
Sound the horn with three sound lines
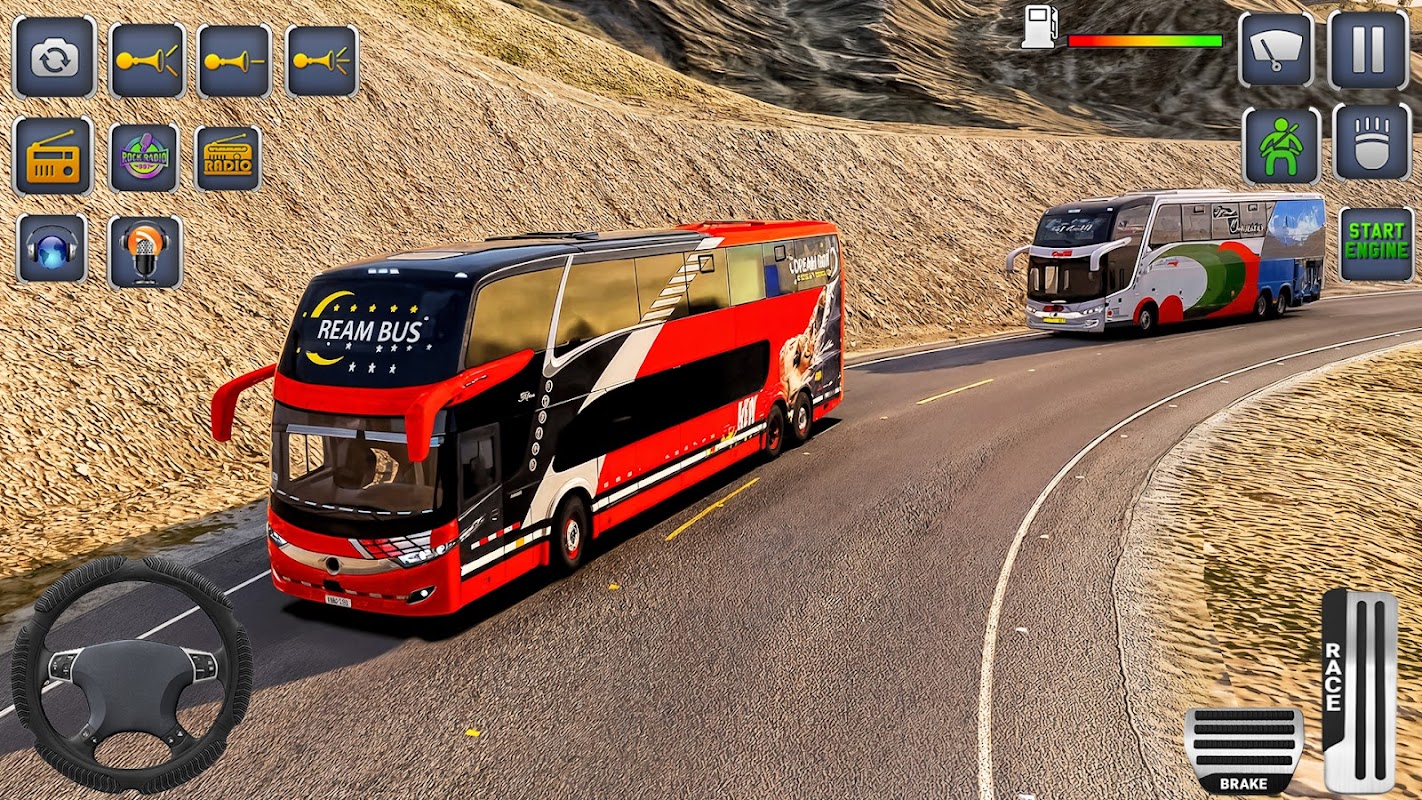click(x=322, y=60)
